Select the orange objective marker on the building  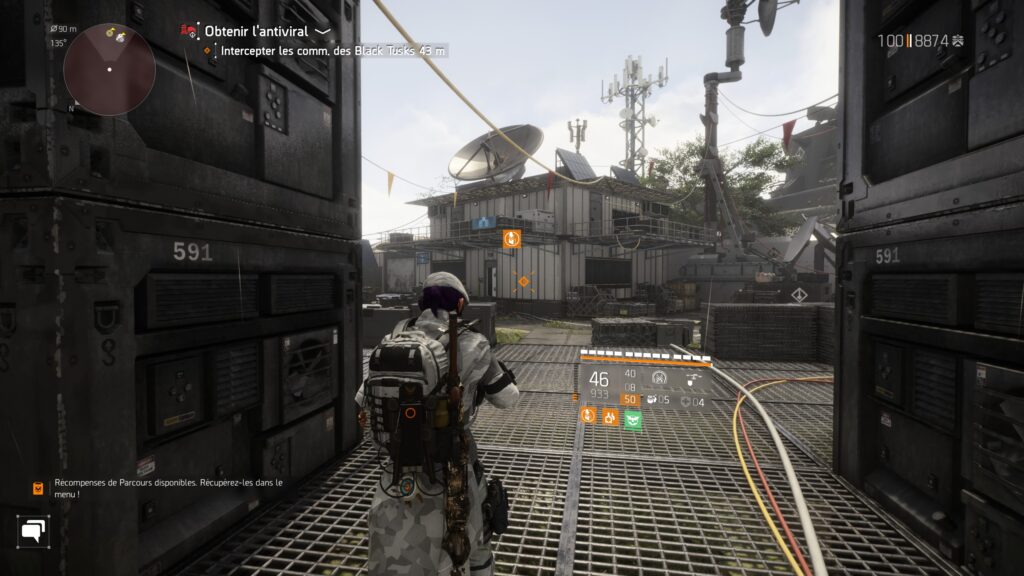pos(512,238)
